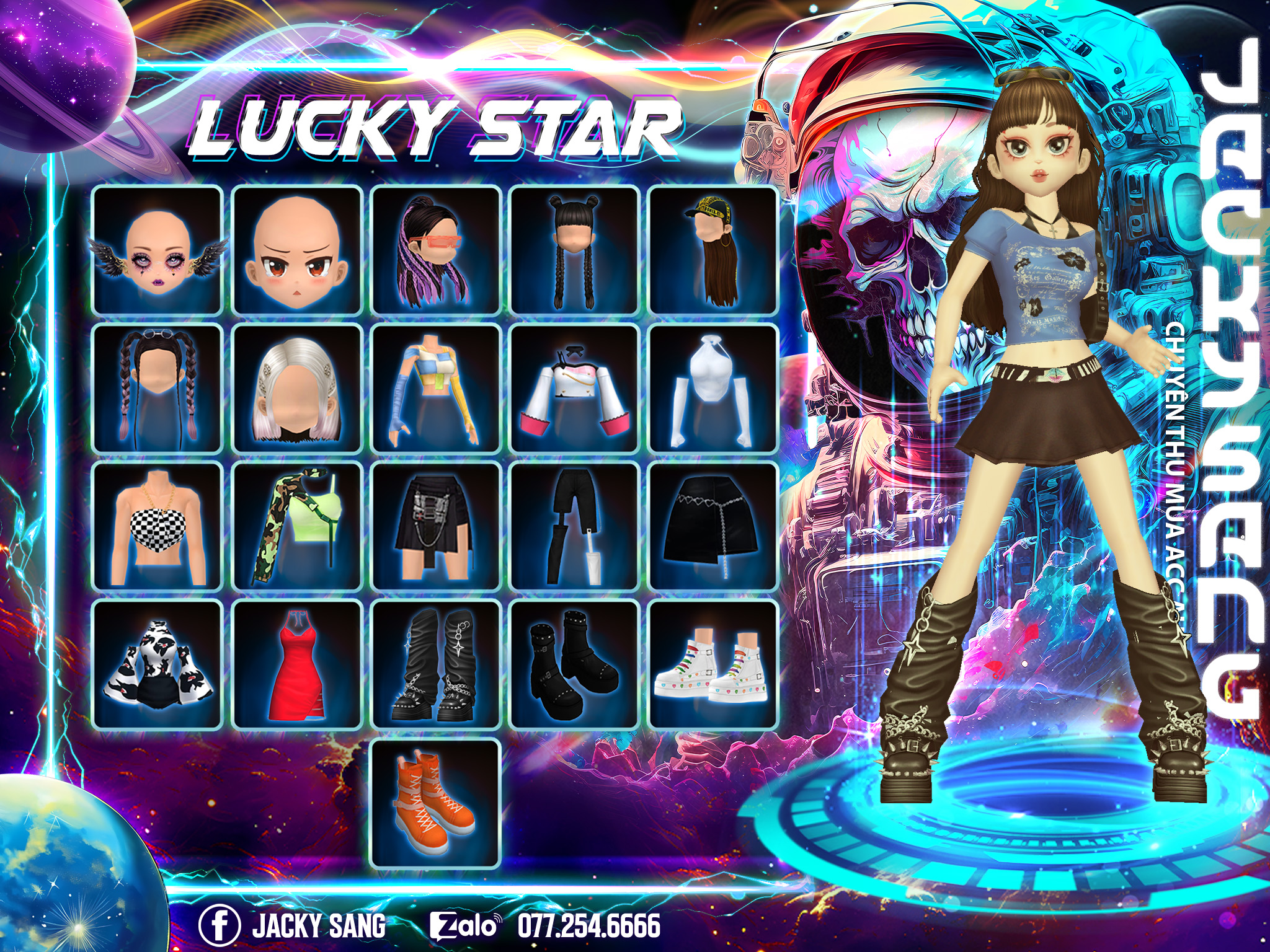The width and height of the screenshot is (1270, 952).
Task: Select the red halter dress tile
Action: point(297,664)
